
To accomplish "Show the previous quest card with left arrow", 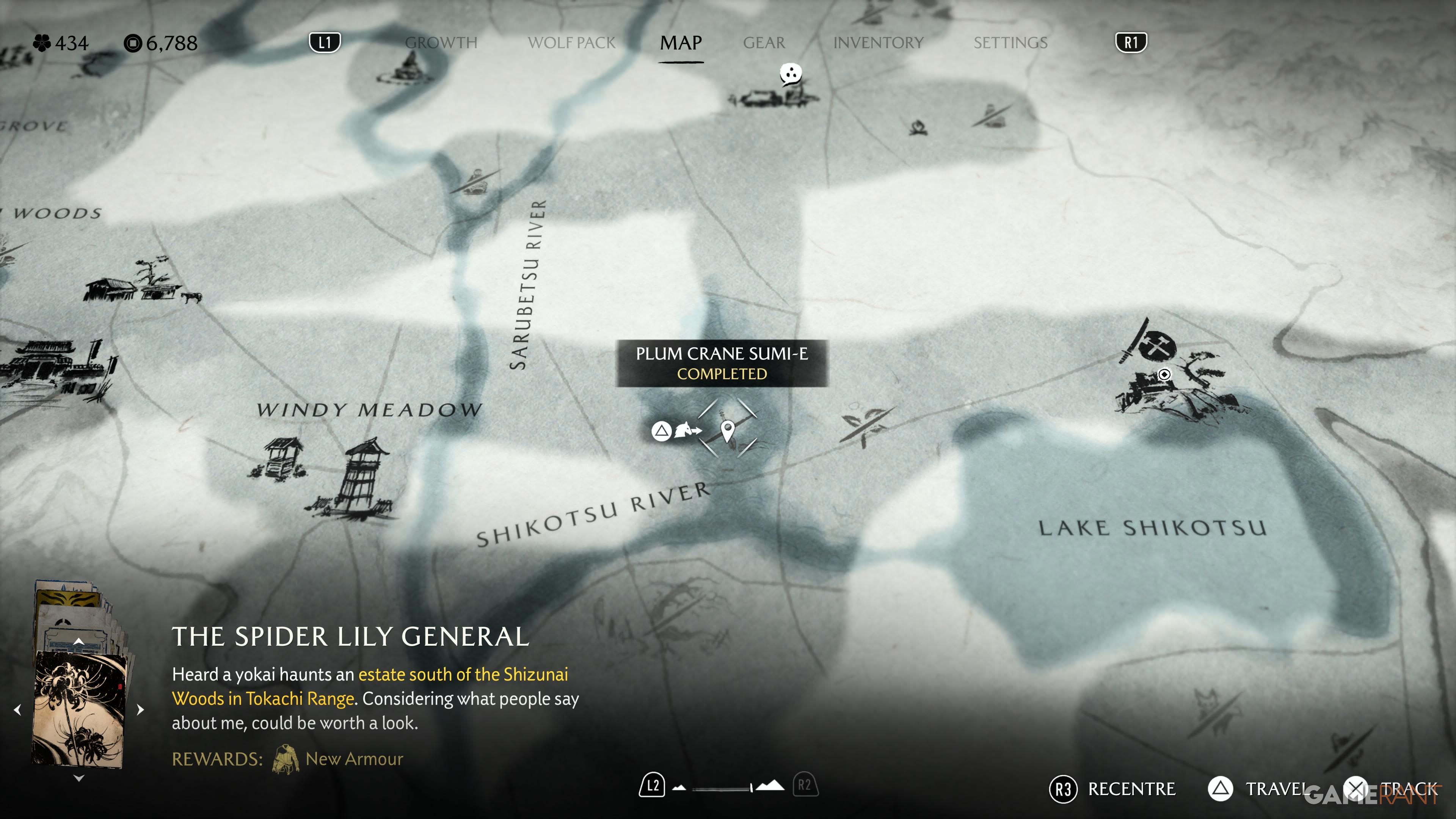I will (17, 709).
